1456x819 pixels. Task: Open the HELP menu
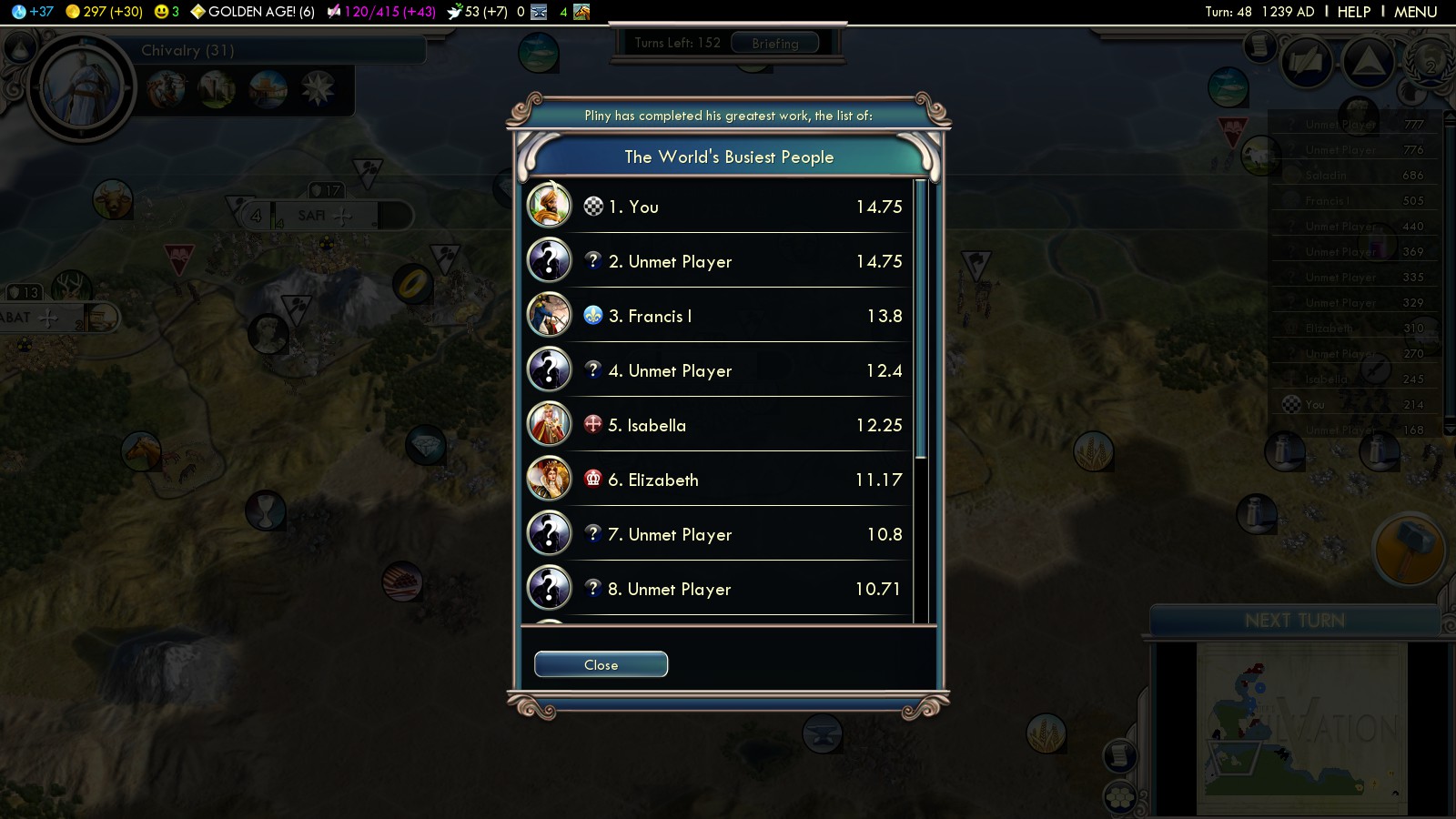coord(1353,12)
